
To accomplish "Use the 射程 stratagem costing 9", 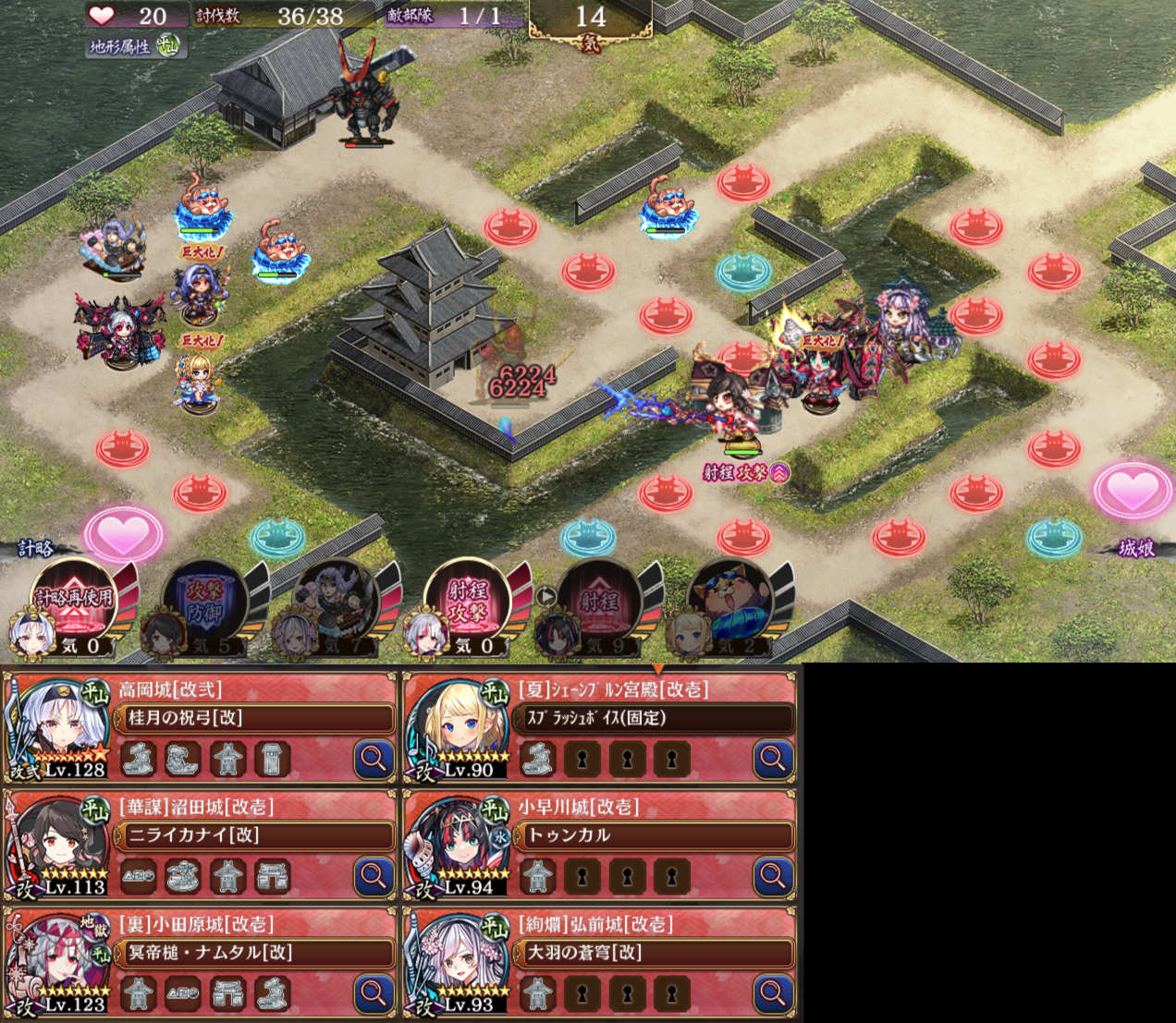I will click(x=599, y=599).
